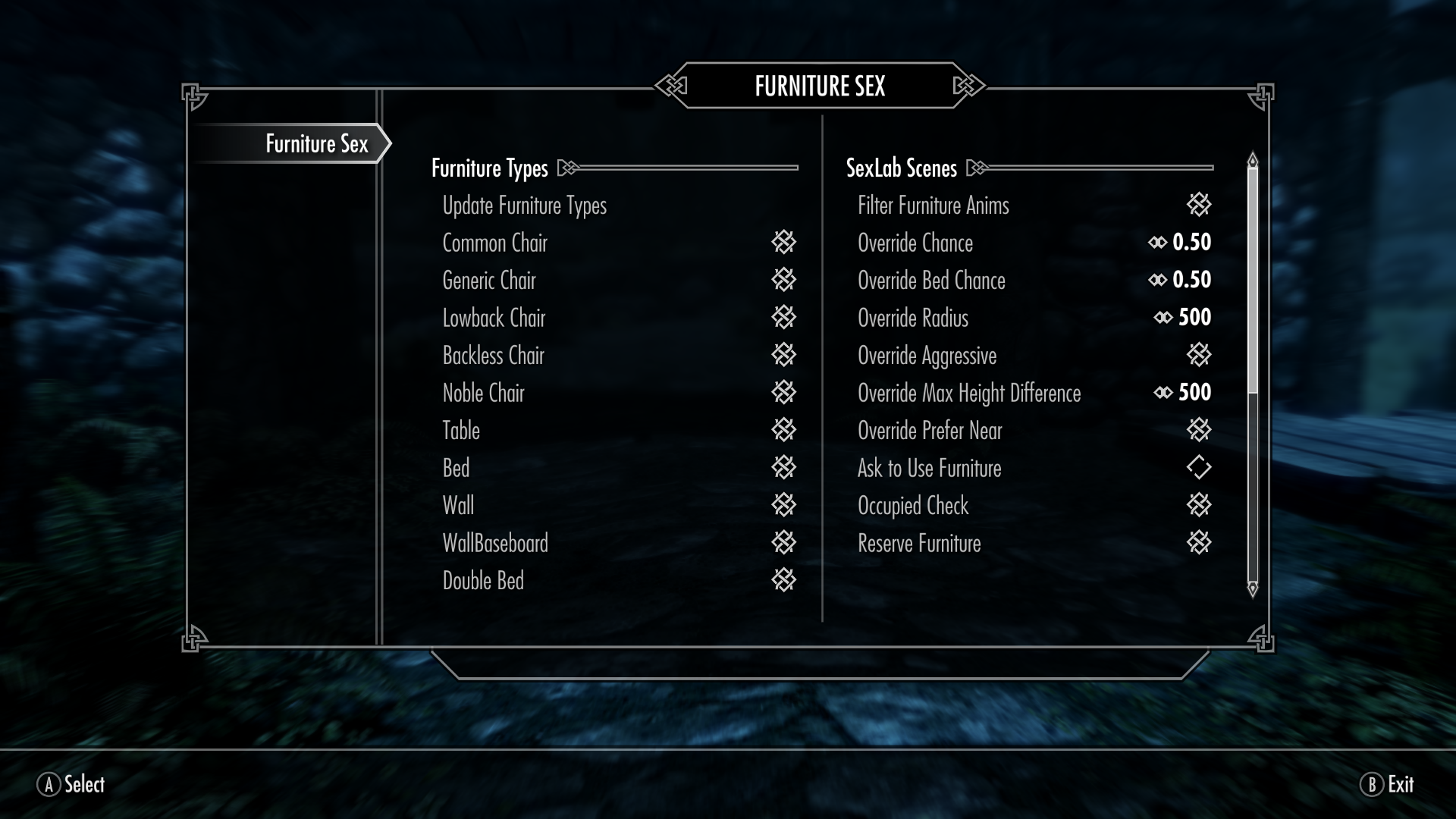Image resolution: width=1456 pixels, height=819 pixels.
Task: Toggle the Occupied Check option
Action: pyautogui.click(x=1198, y=505)
